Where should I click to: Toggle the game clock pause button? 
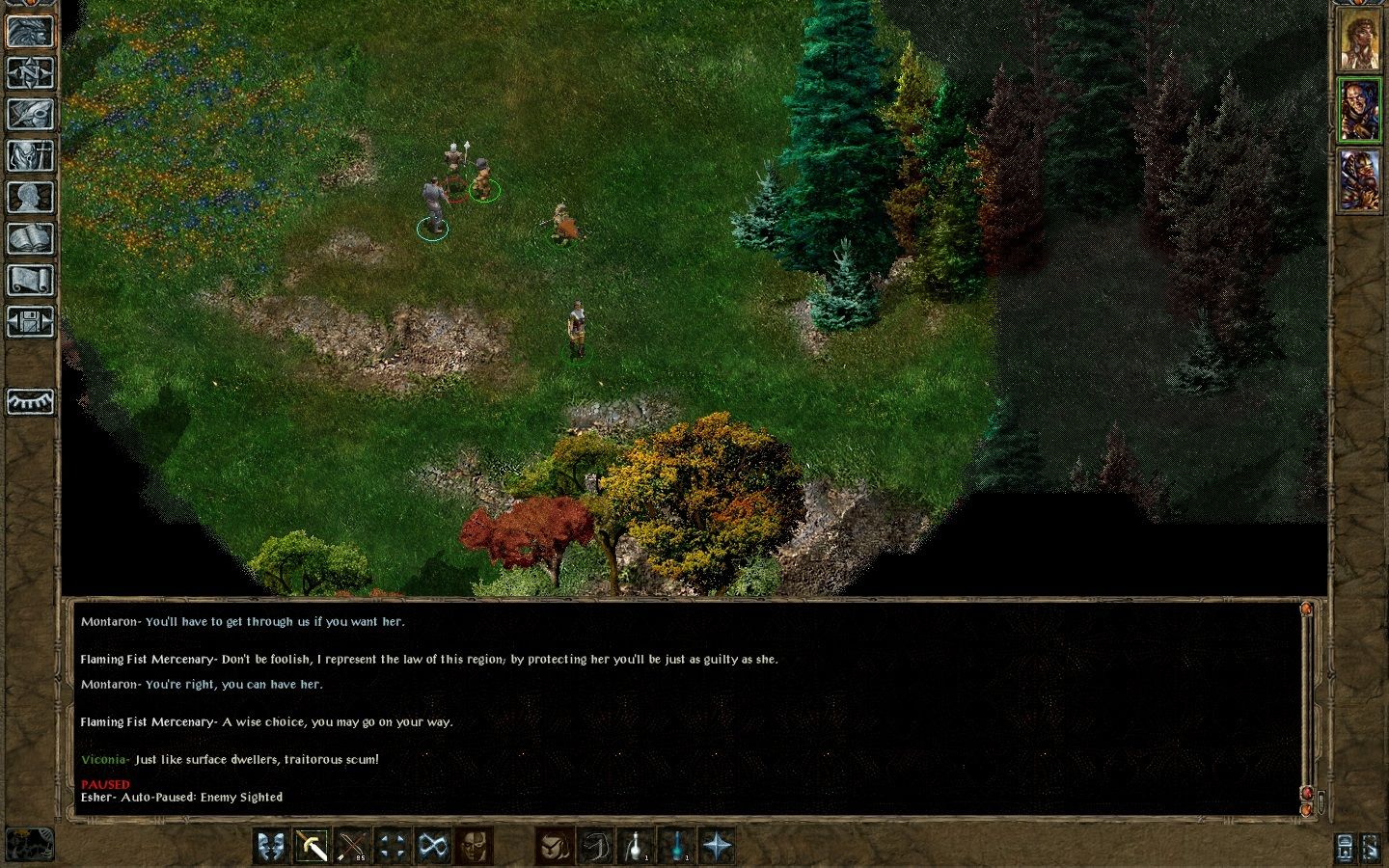coord(29,844)
